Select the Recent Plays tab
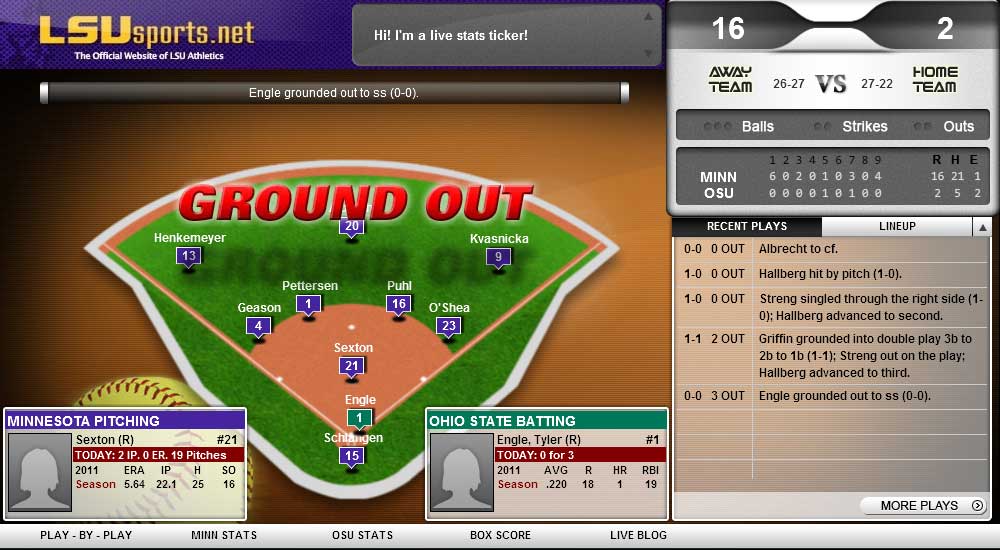The image size is (1000, 550). coord(747,226)
